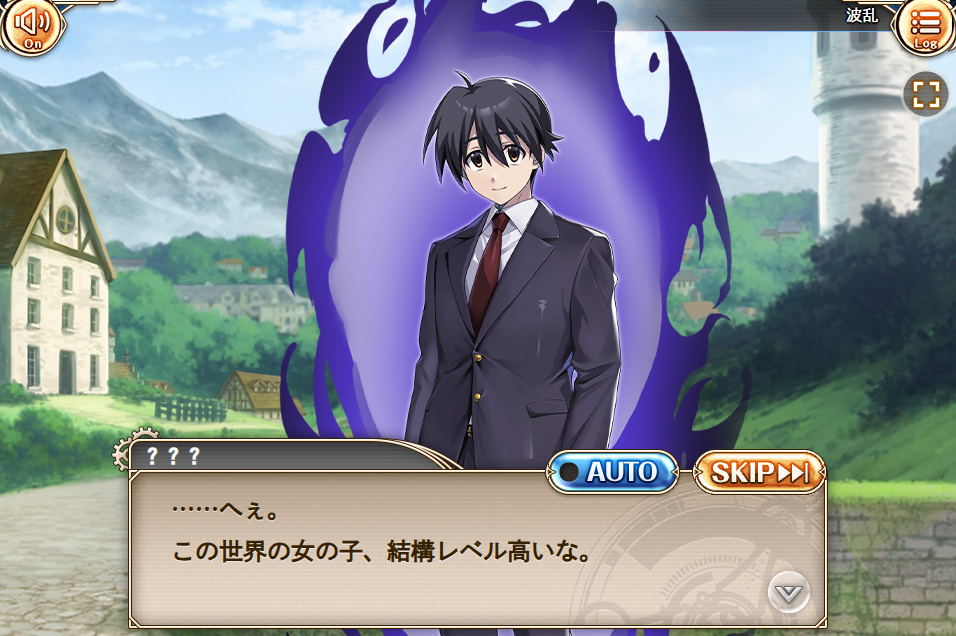Open the dialogue Log
The height and width of the screenshot is (636, 956).
(x=925, y=26)
